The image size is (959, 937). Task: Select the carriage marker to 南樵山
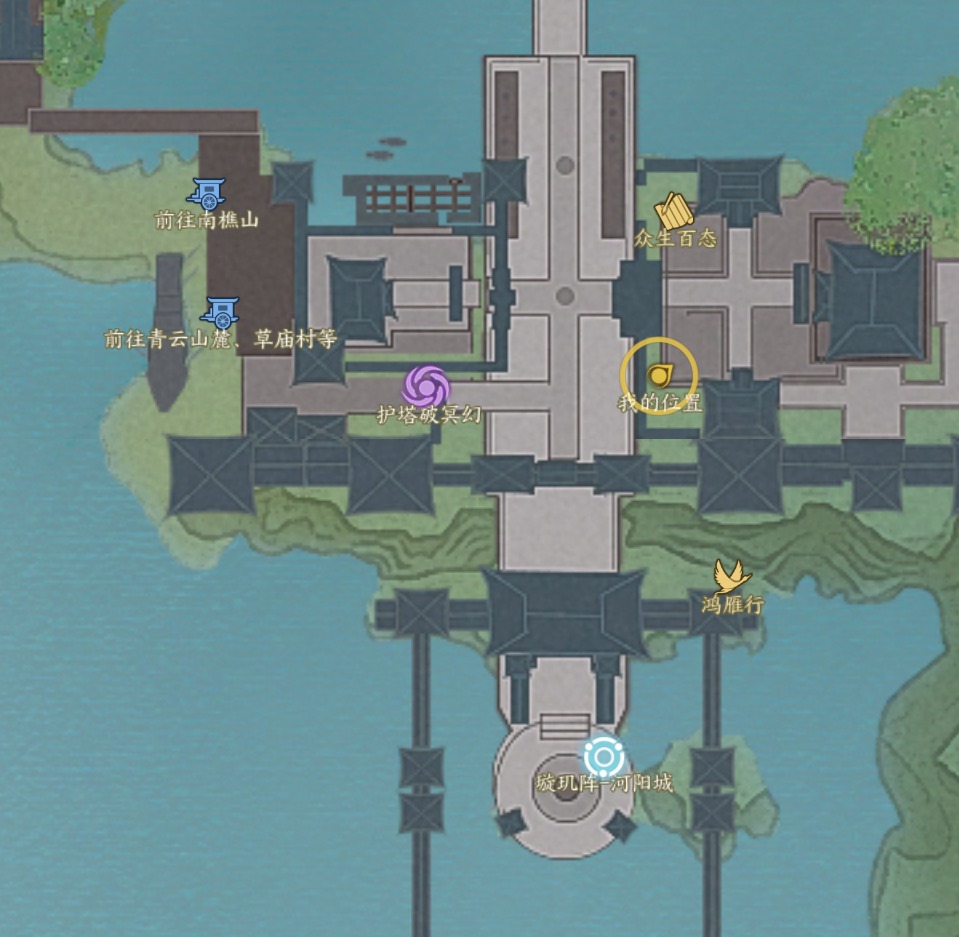coord(208,192)
